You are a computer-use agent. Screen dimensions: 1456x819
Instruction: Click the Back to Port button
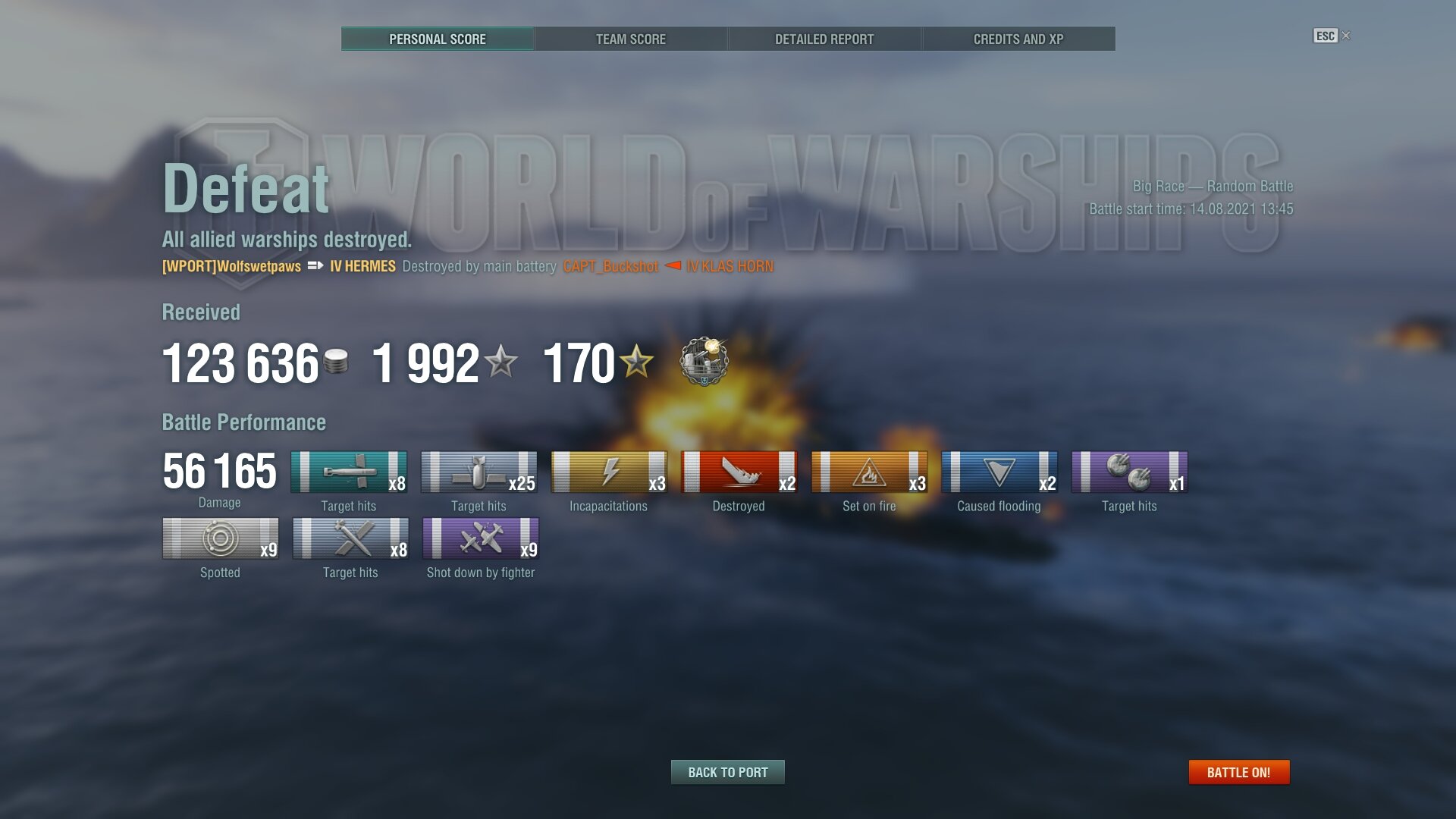tap(728, 772)
